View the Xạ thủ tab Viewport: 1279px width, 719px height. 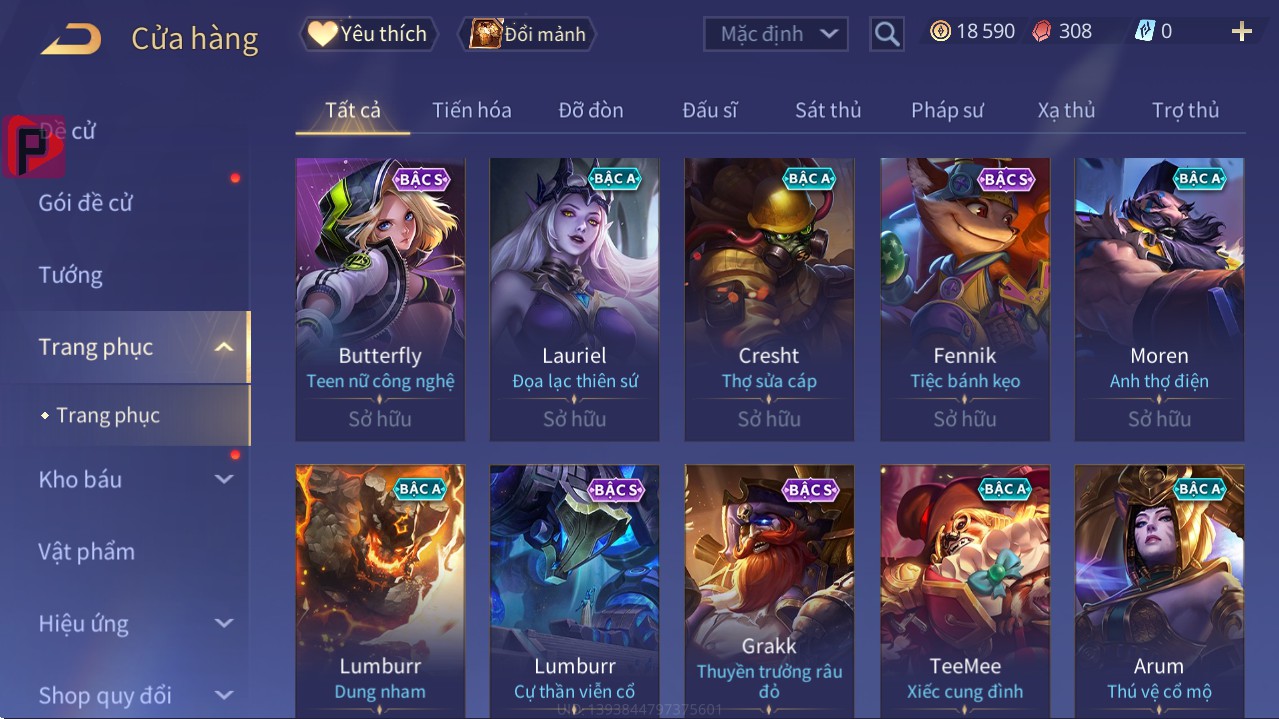(1066, 110)
